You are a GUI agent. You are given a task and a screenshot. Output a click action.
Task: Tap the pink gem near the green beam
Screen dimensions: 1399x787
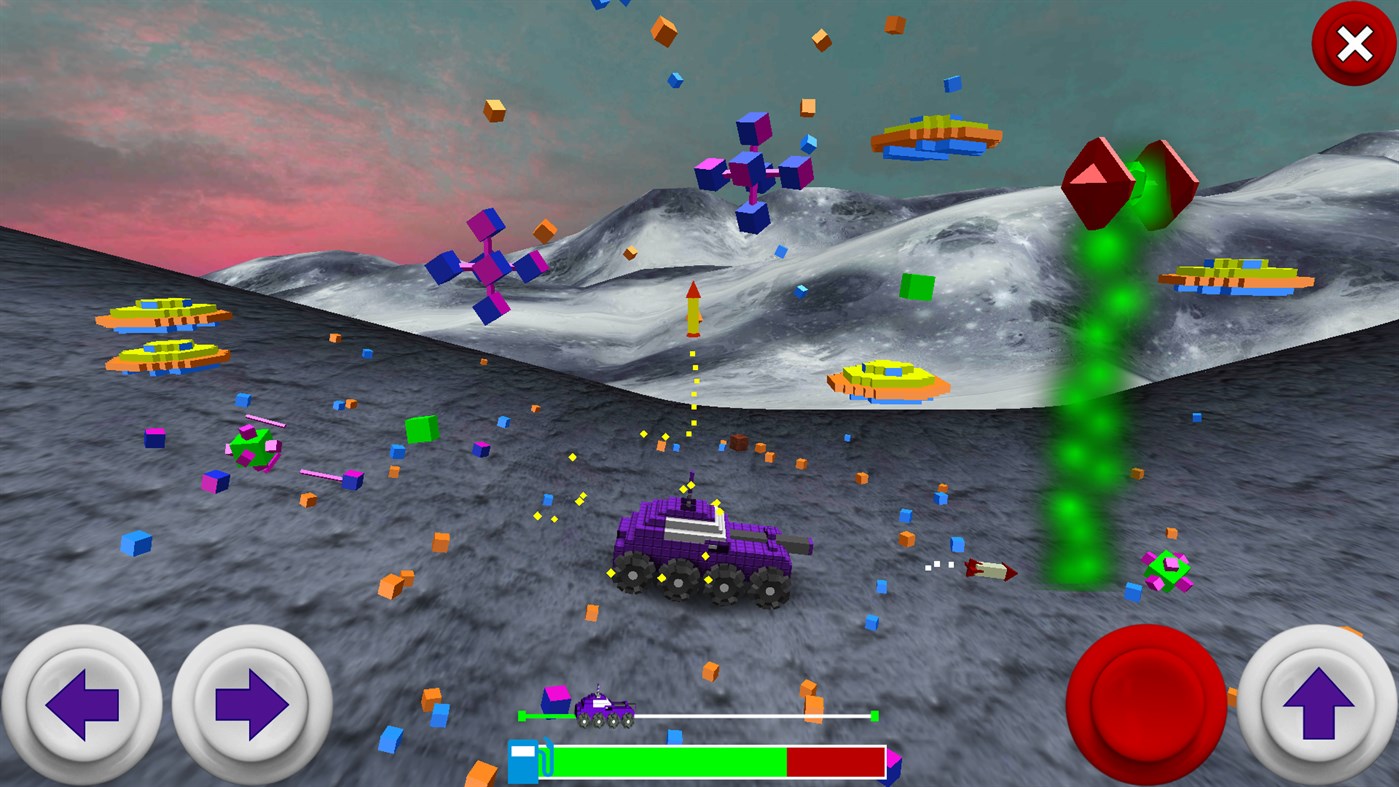tap(1167, 570)
